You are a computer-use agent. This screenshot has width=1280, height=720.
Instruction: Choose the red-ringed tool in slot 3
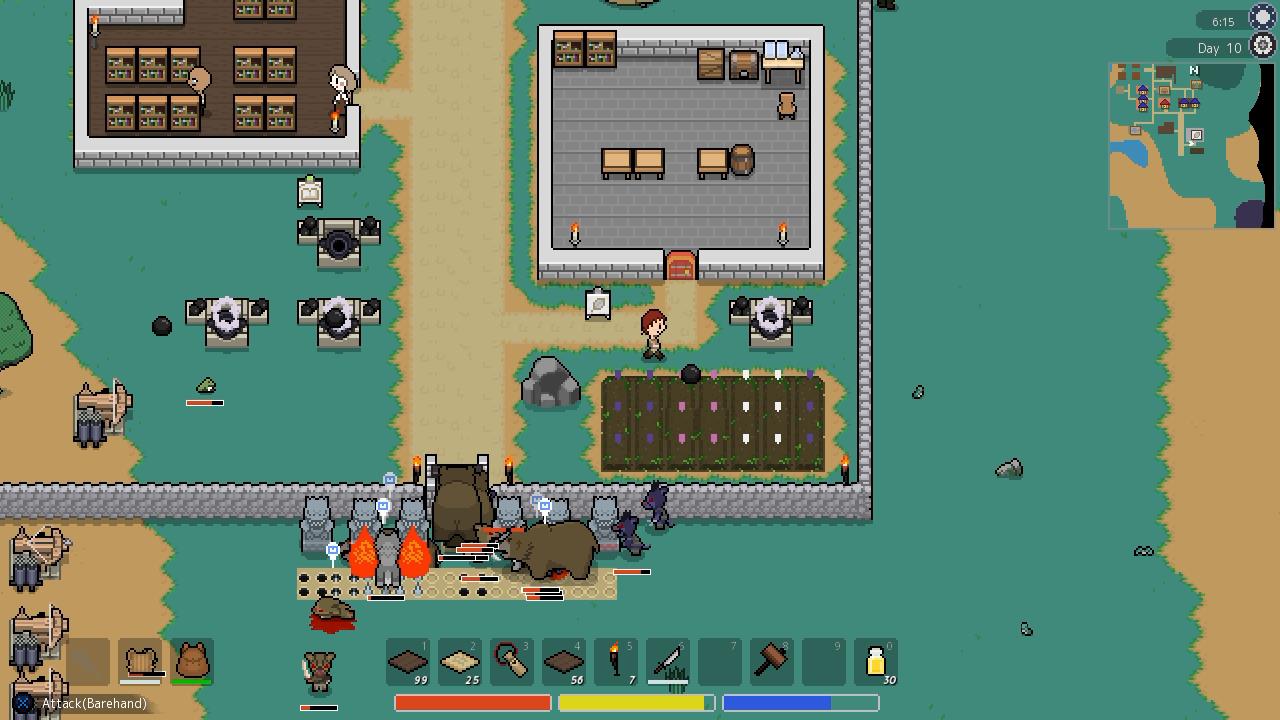tap(512, 662)
